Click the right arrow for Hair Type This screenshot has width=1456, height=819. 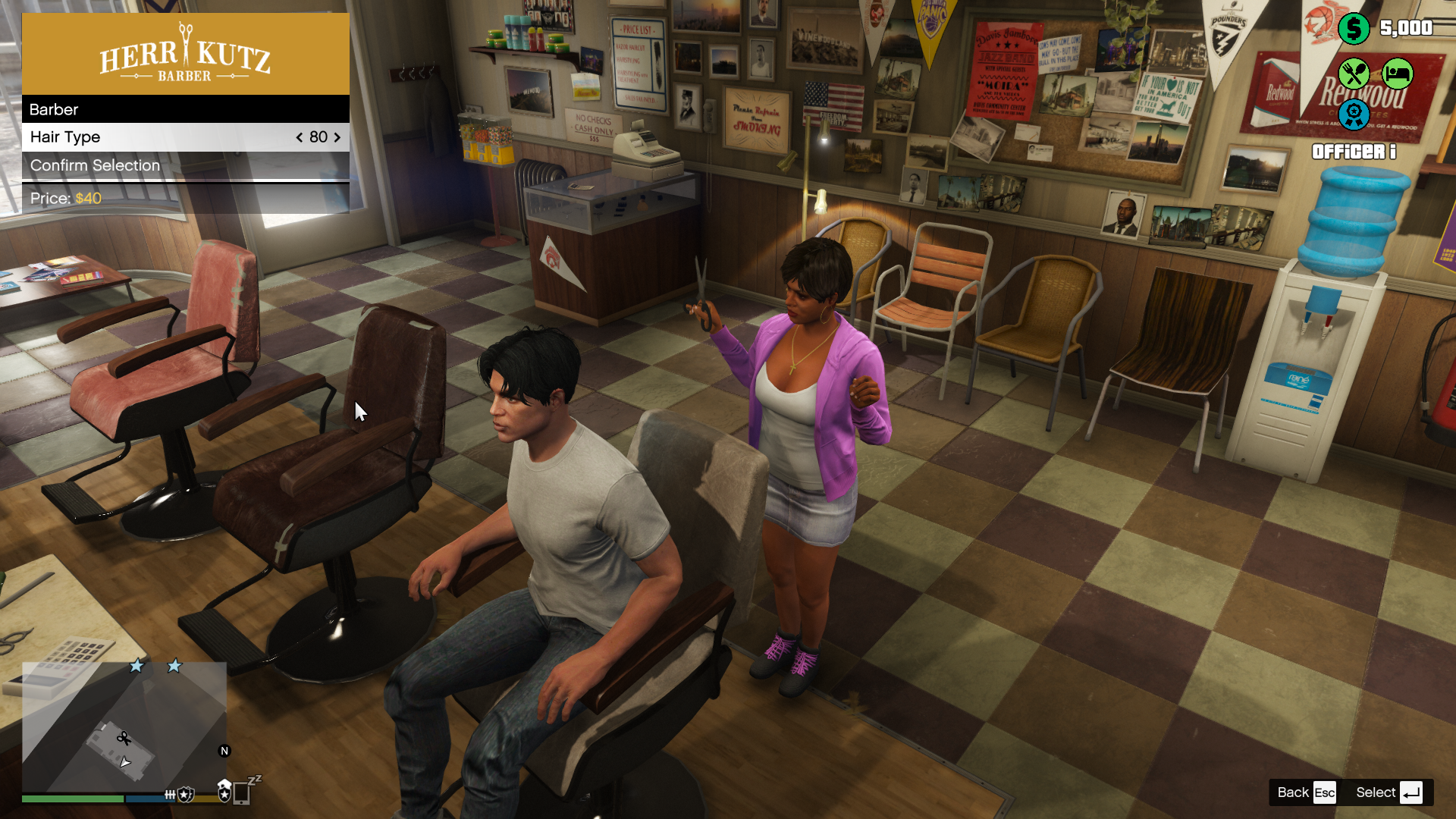pyautogui.click(x=337, y=137)
